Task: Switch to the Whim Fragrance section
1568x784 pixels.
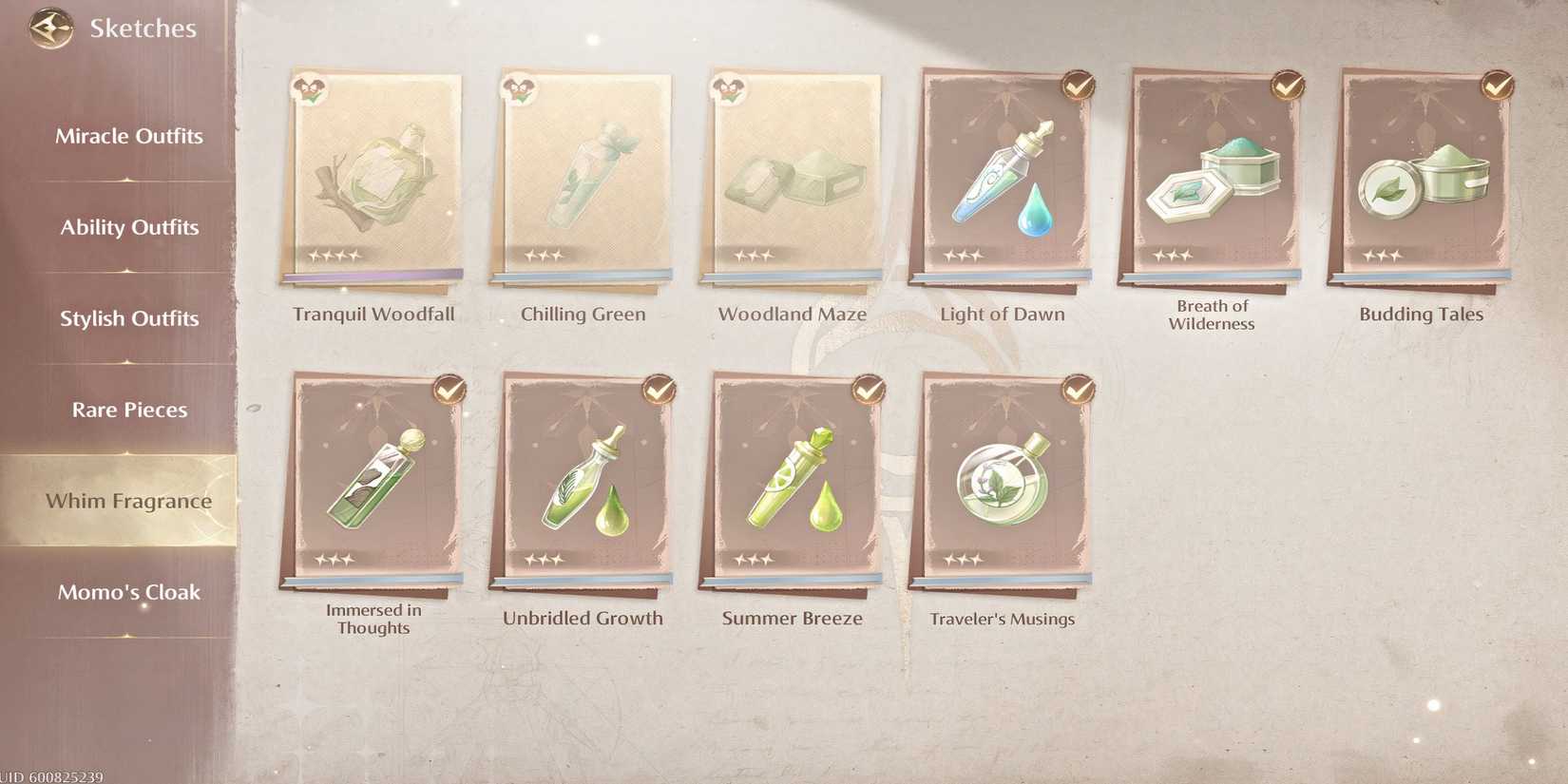Action: click(129, 501)
